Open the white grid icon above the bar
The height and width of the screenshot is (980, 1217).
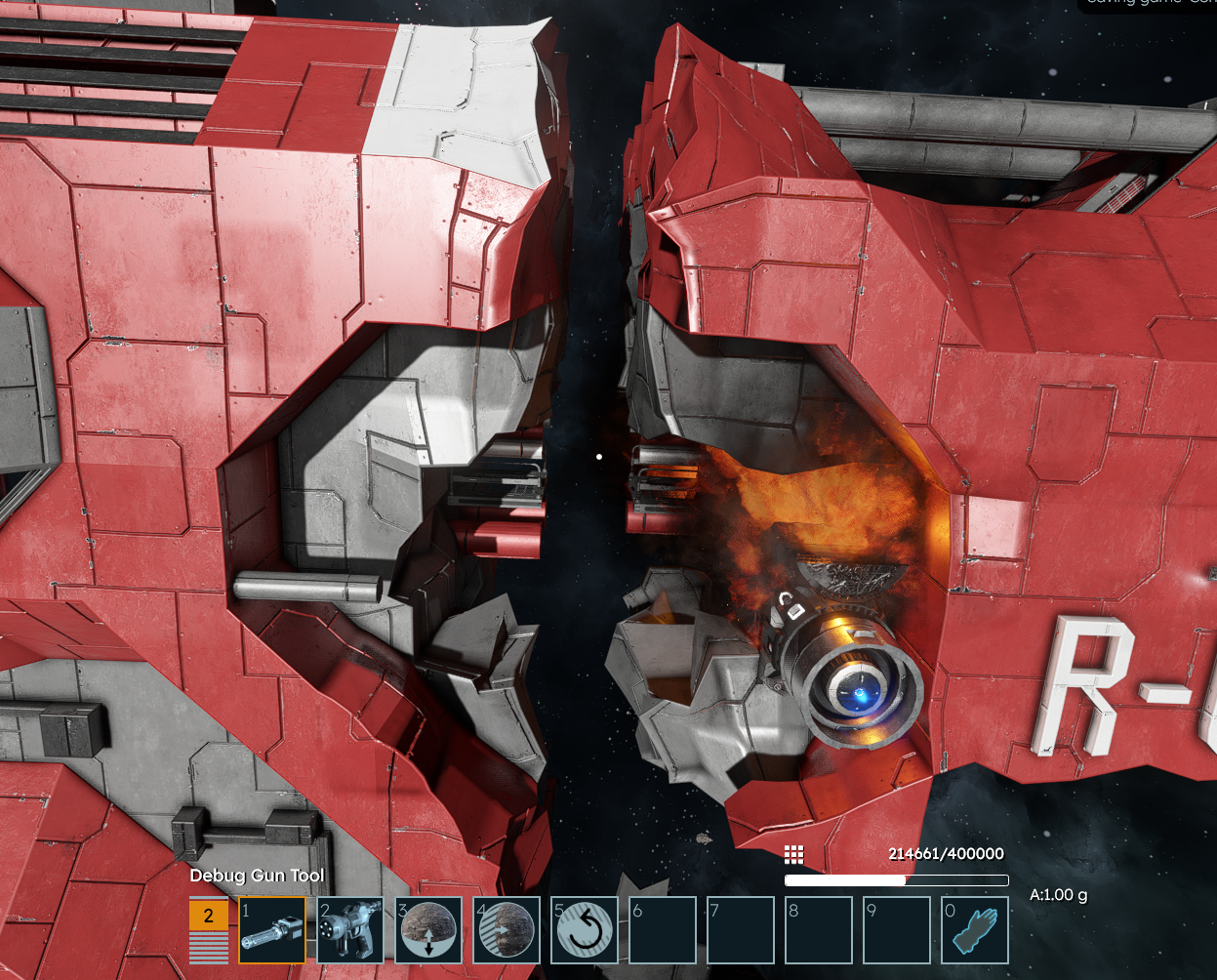(794, 855)
